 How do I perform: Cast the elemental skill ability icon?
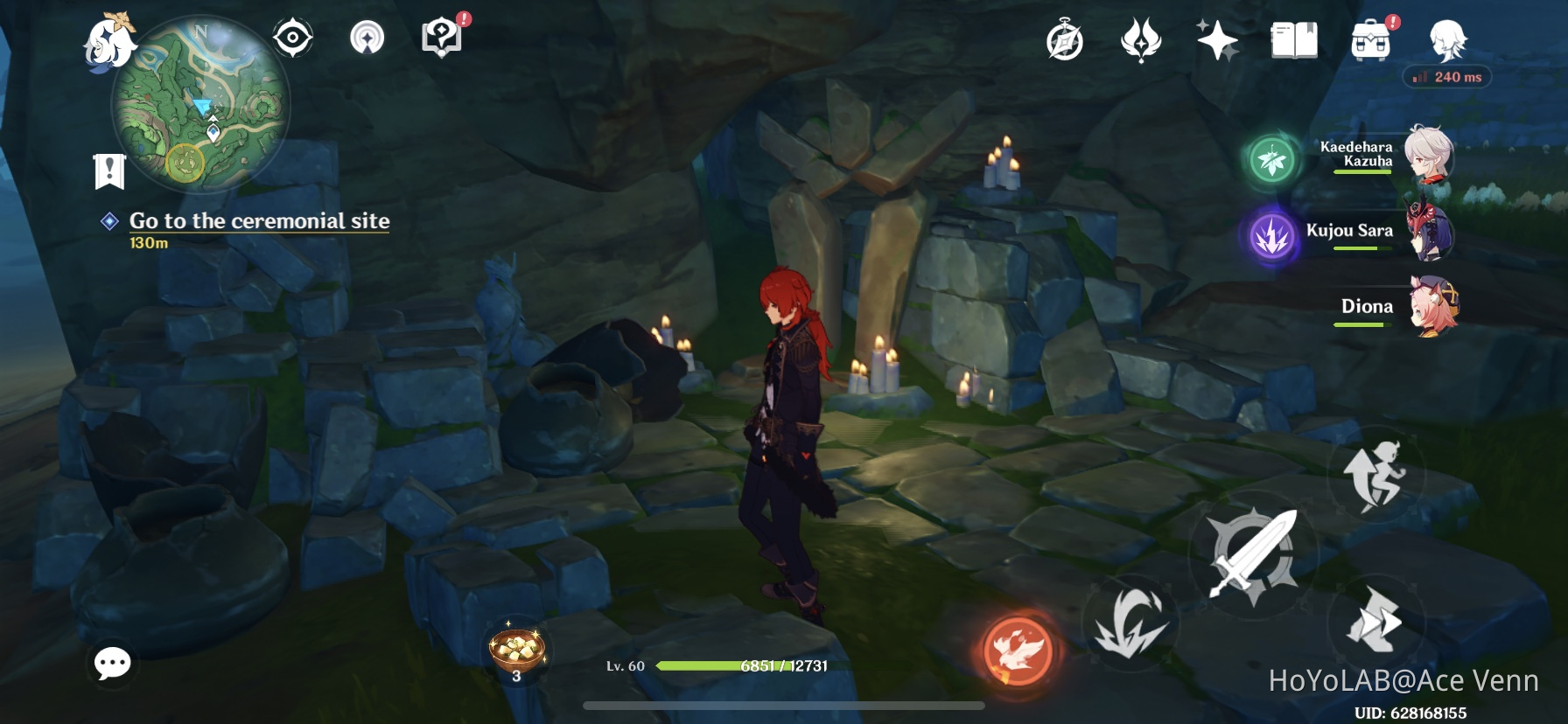(x=1131, y=623)
